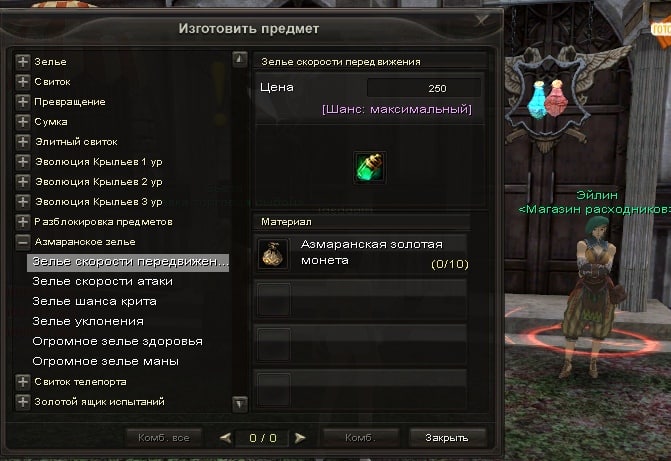This screenshot has width=671, height=461.
Task: Expand Золотой ящик испытаний category
Action: [x=23, y=402]
